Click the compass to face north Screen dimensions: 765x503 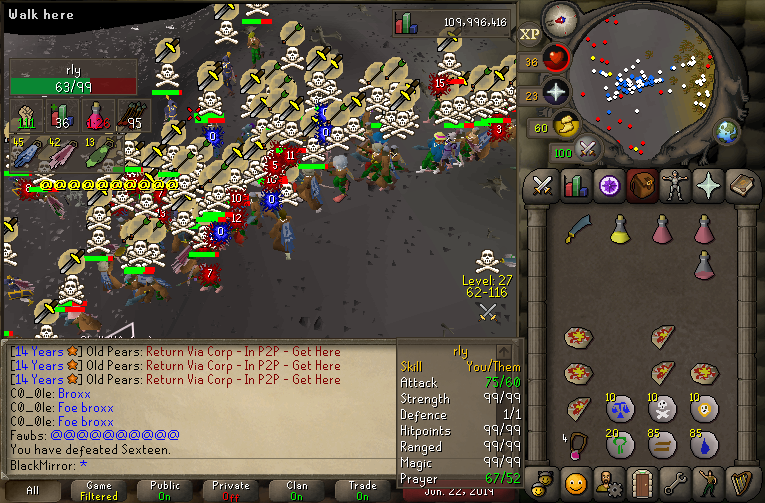(559, 20)
